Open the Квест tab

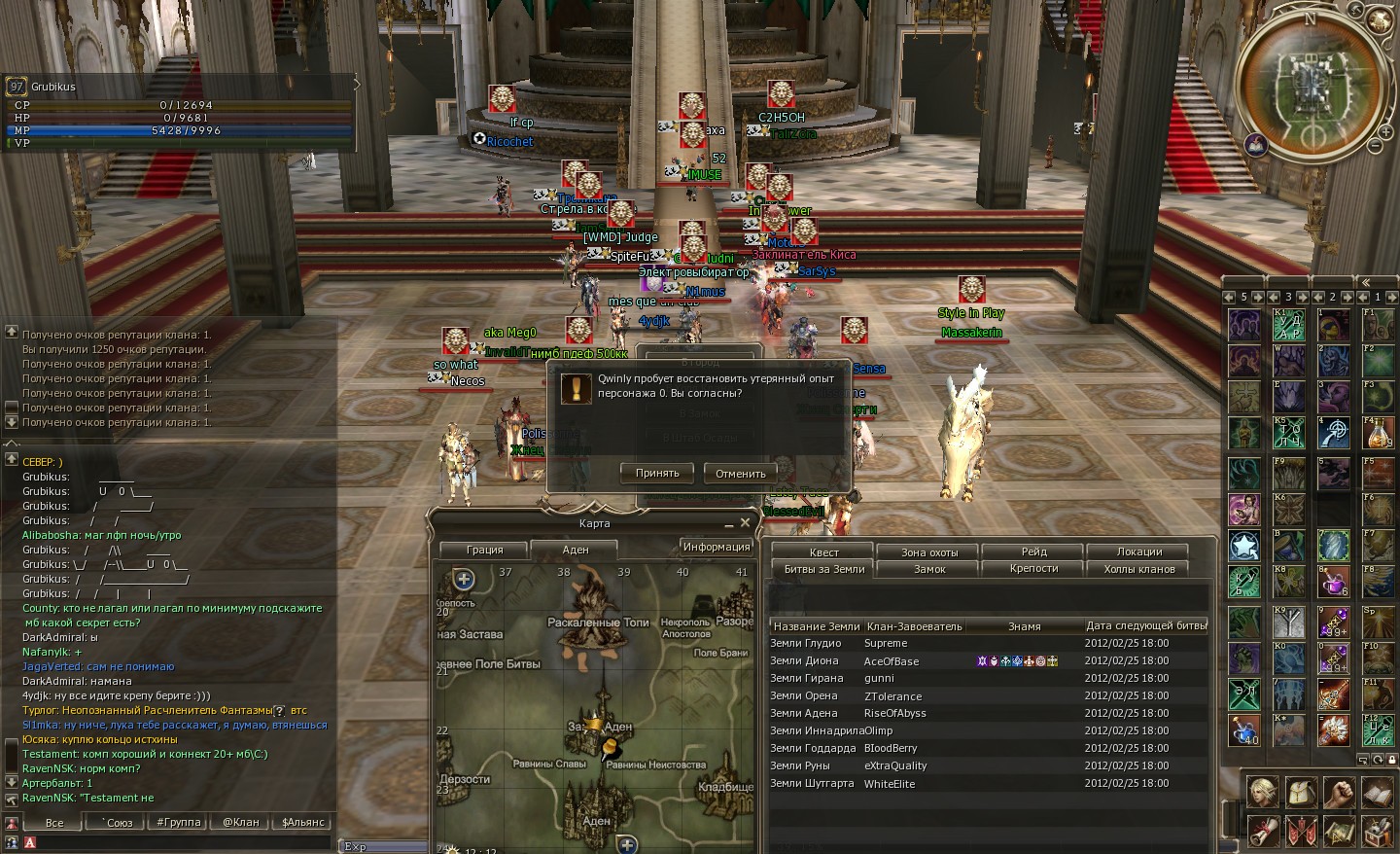click(824, 552)
